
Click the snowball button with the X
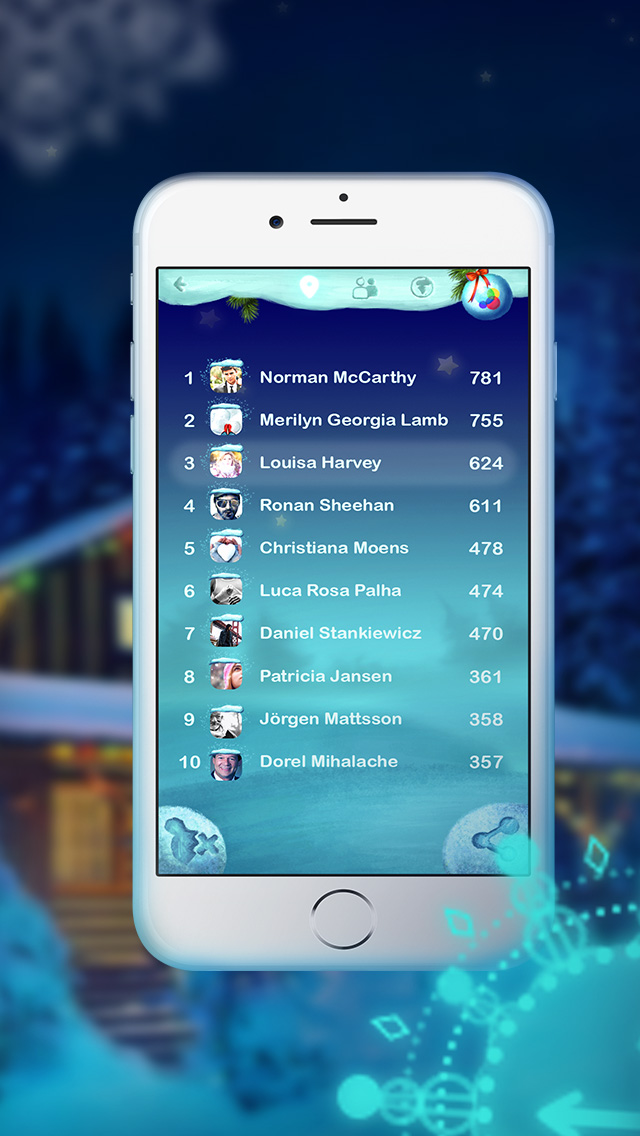[x=193, y=840]
